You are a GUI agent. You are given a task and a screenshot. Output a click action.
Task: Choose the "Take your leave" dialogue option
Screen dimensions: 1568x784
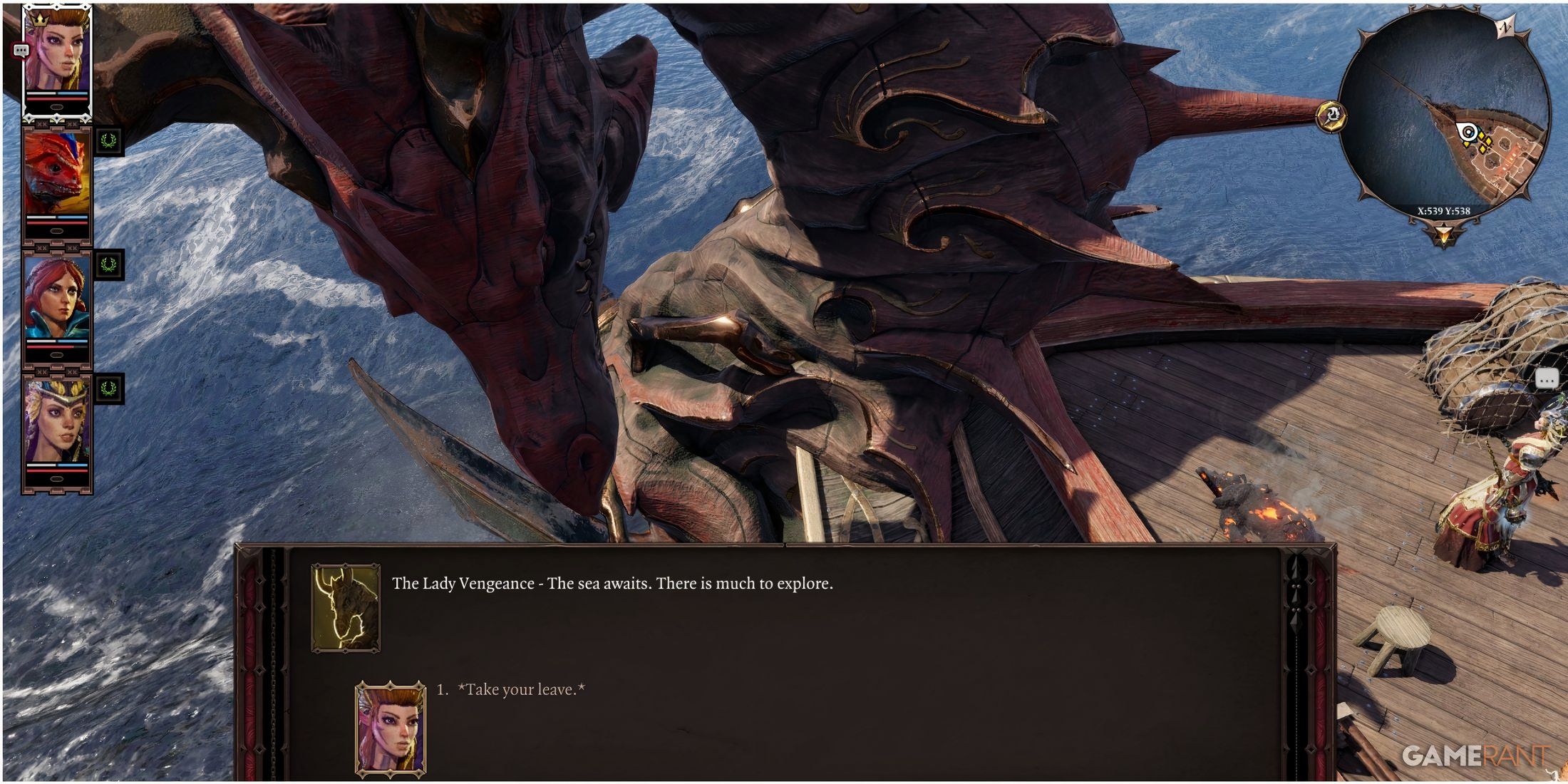pyautogui.click(x=521, y=689)
